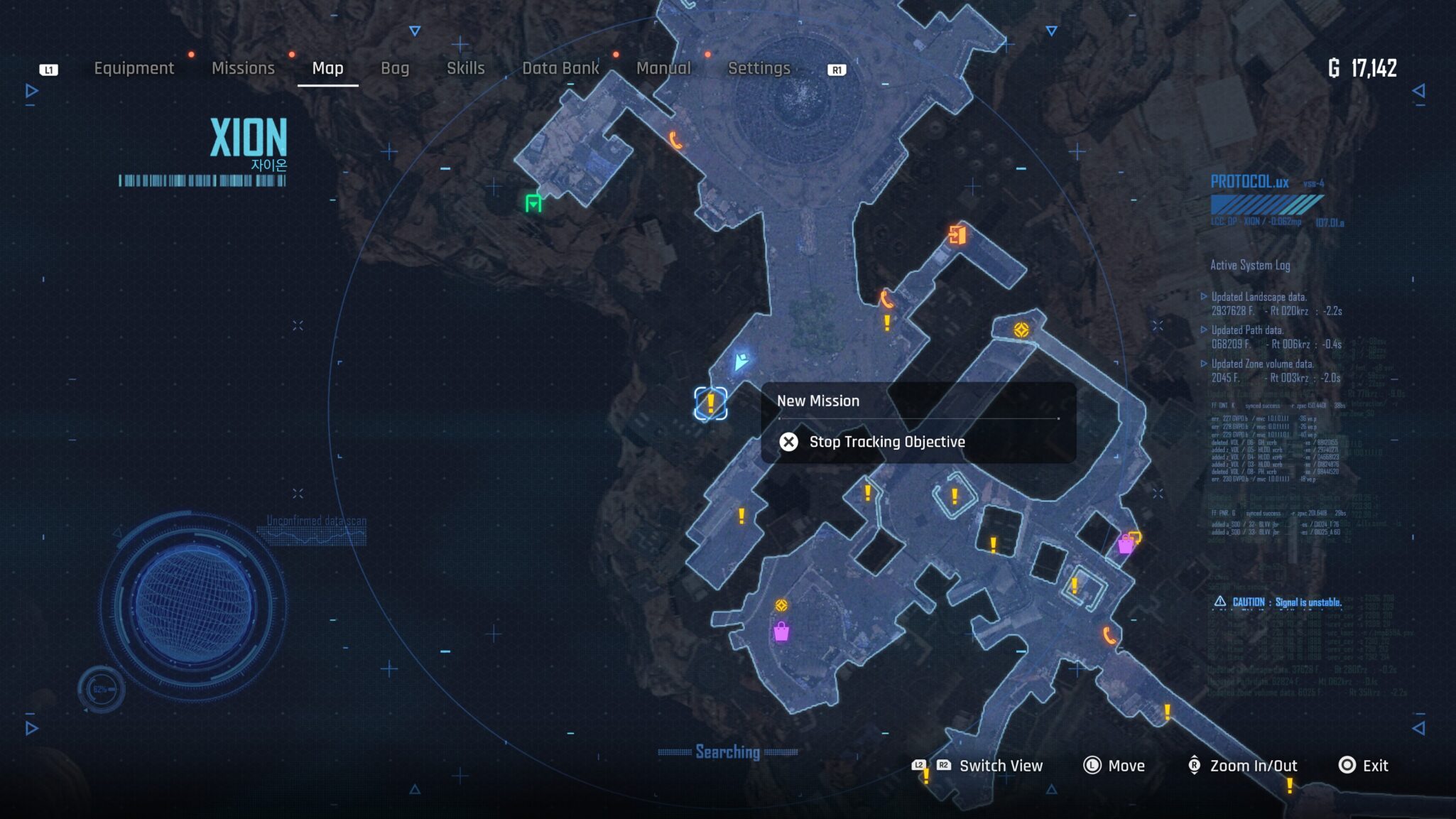
Task: Select the Map tab
Action: coord(327,68)
